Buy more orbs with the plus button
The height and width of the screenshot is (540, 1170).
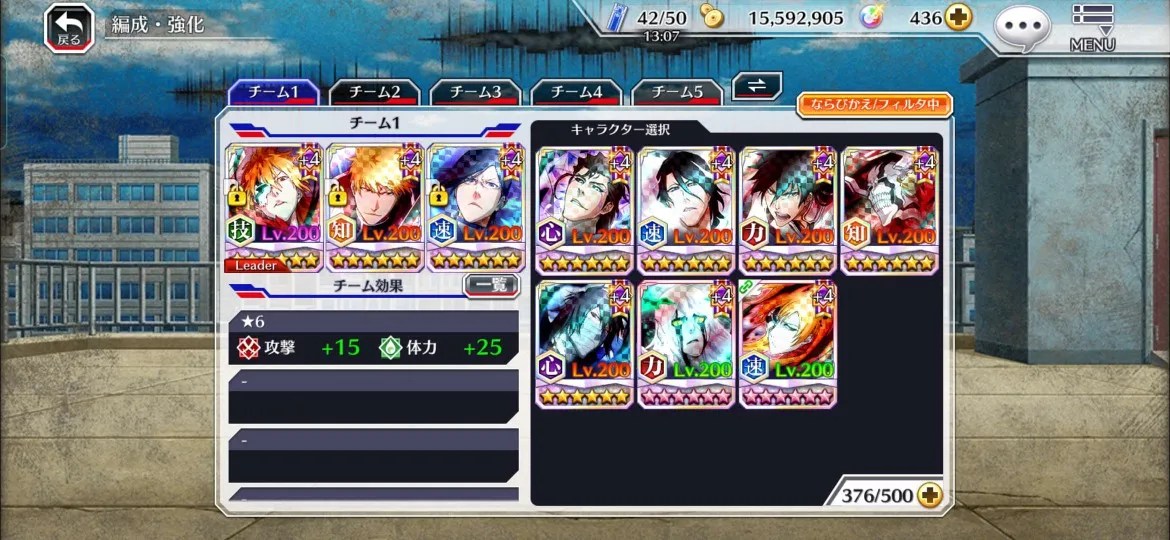click(x=958, y=18)
